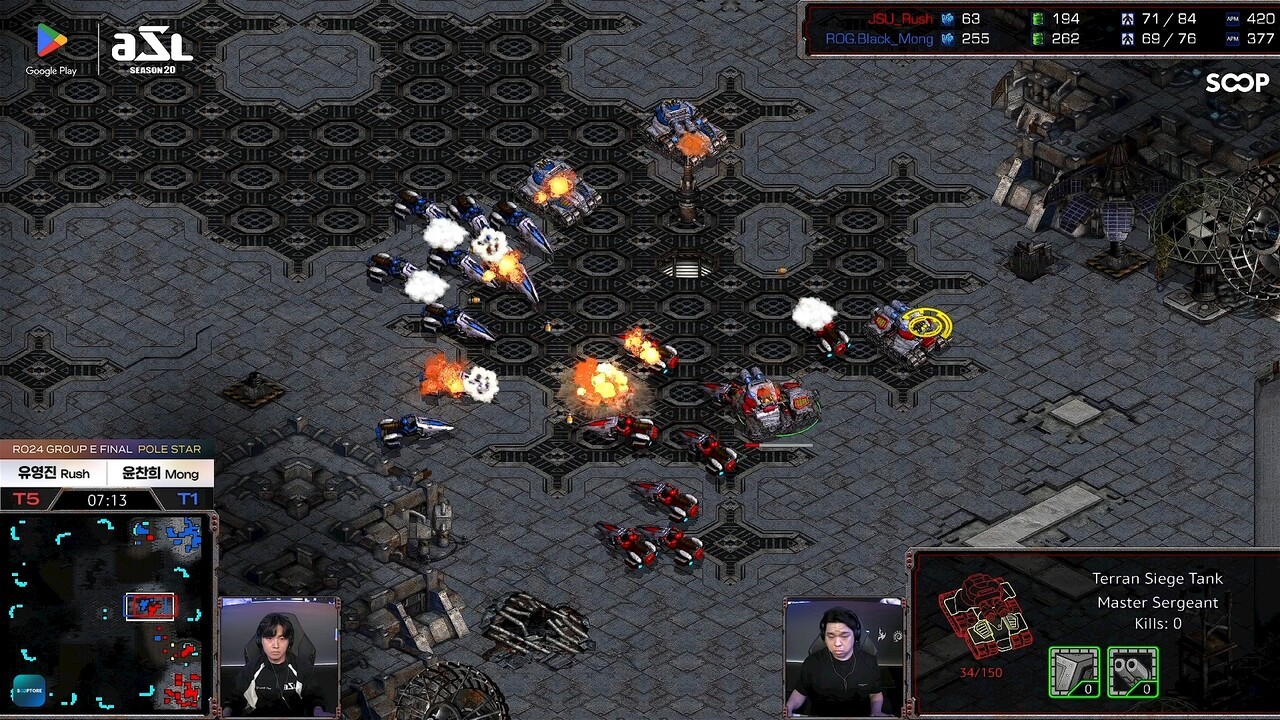Select ROG.Black_Mong in the observer resource bar
Viewport: 1280px width, 720px height.
[879, 39]
